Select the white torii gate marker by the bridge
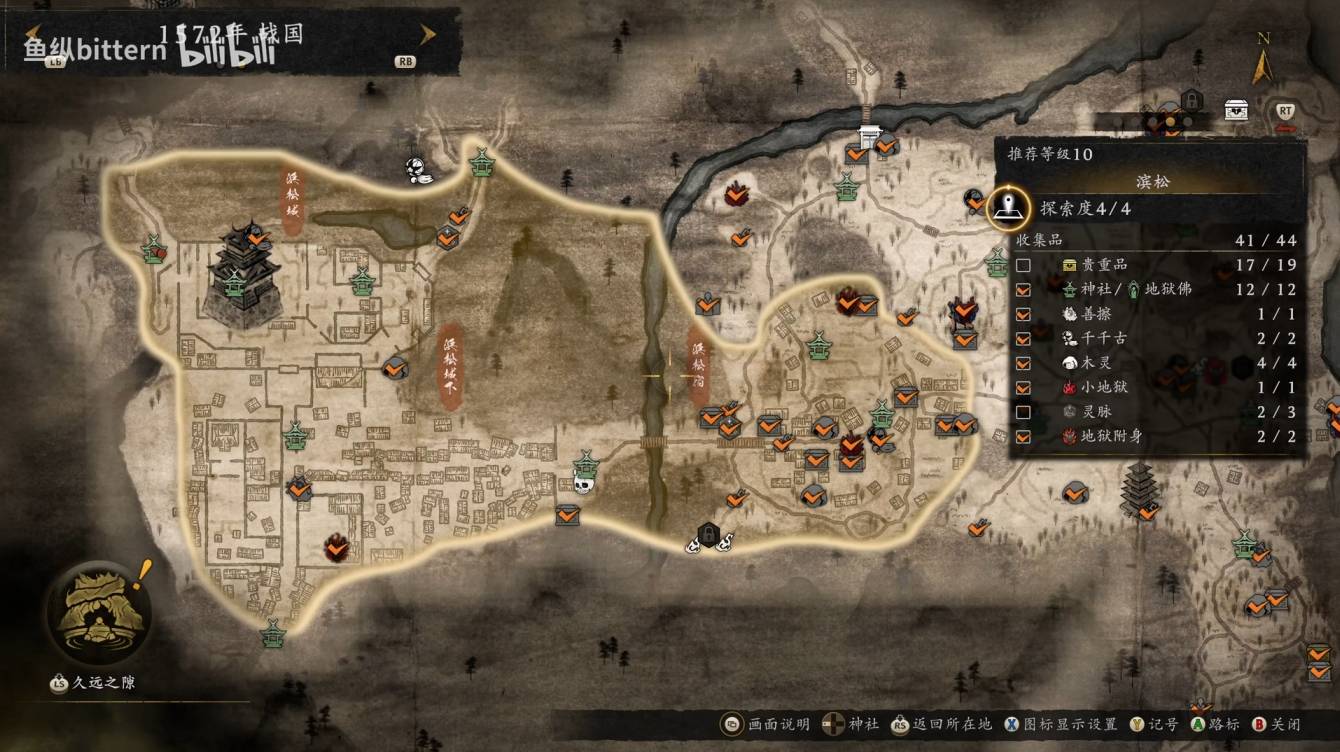Screen dimensions: 1340x752 point(868,137)
